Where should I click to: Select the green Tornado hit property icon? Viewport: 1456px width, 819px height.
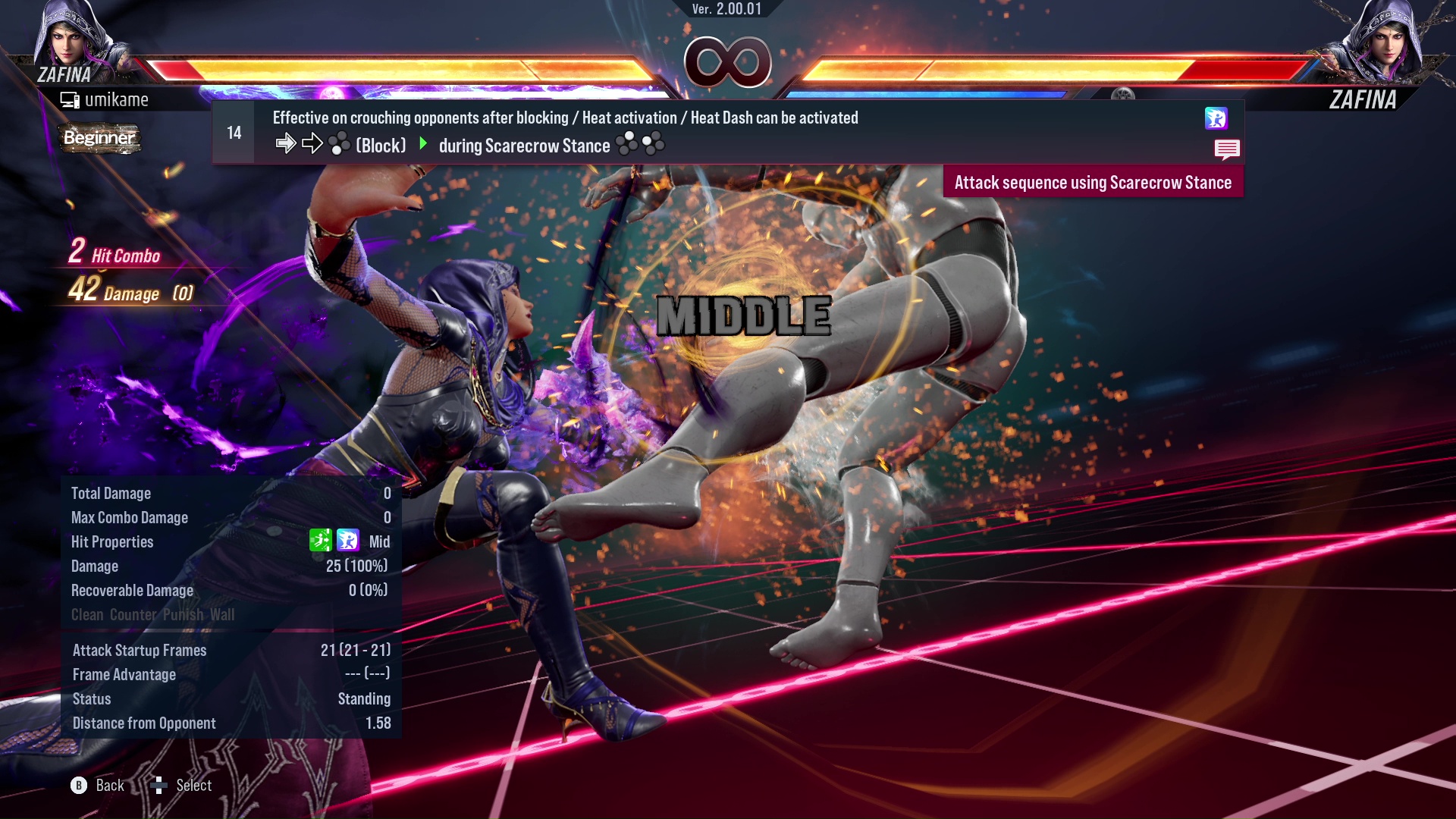click(x=322, y=541)
